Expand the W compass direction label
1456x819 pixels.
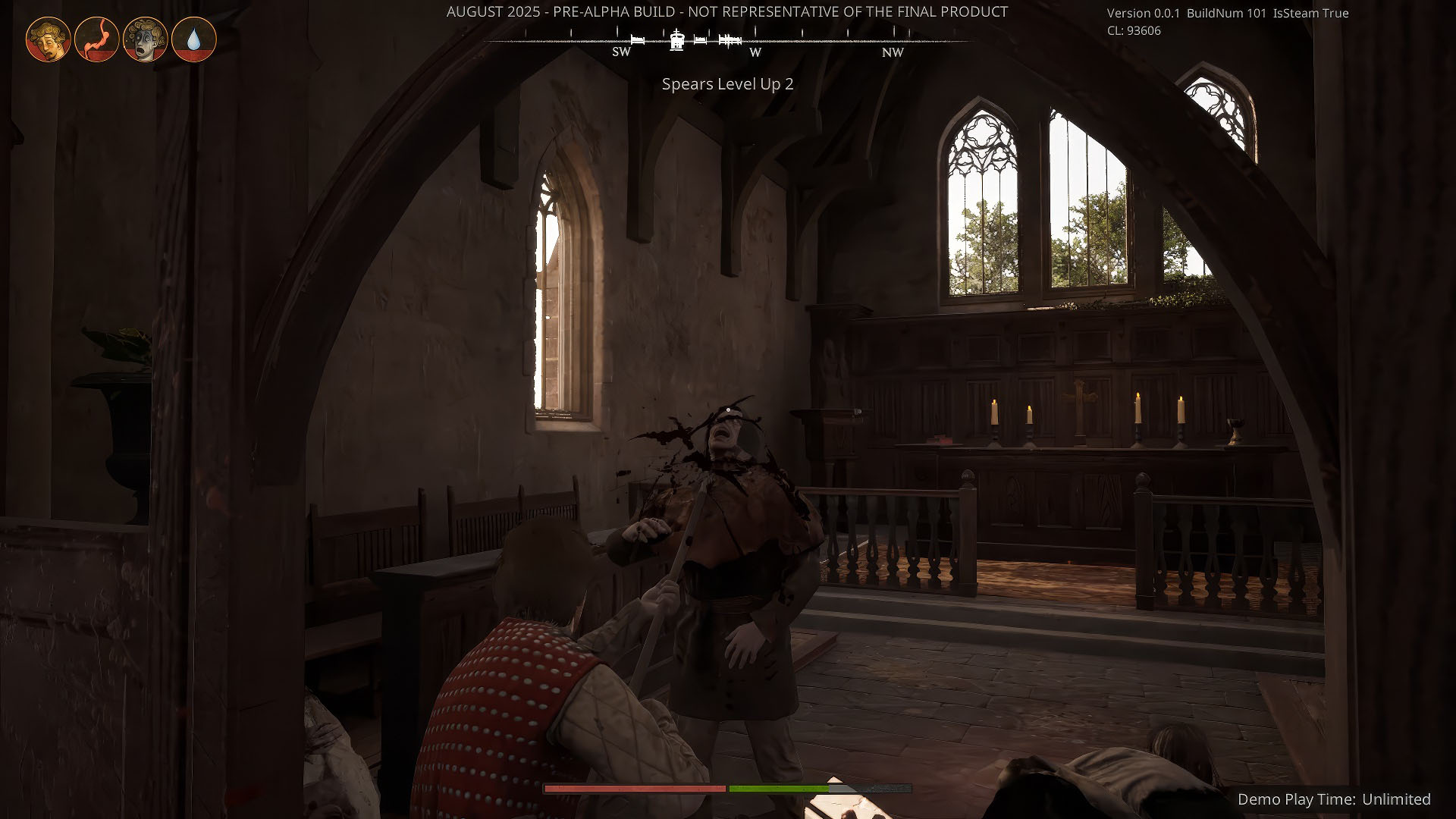(x=755, y=52)
